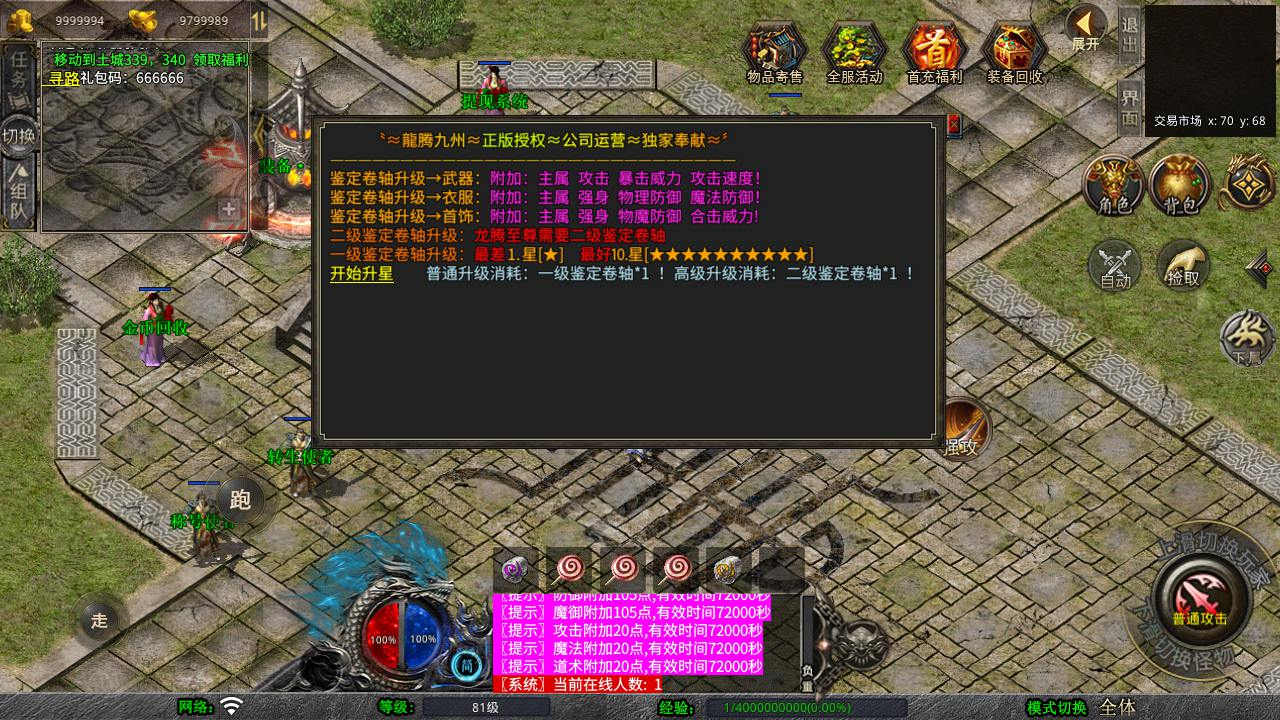Viewport: 1280px width, 720px height.
Task: Click the 下马 dismount button
Action: tap(1247, 337)
